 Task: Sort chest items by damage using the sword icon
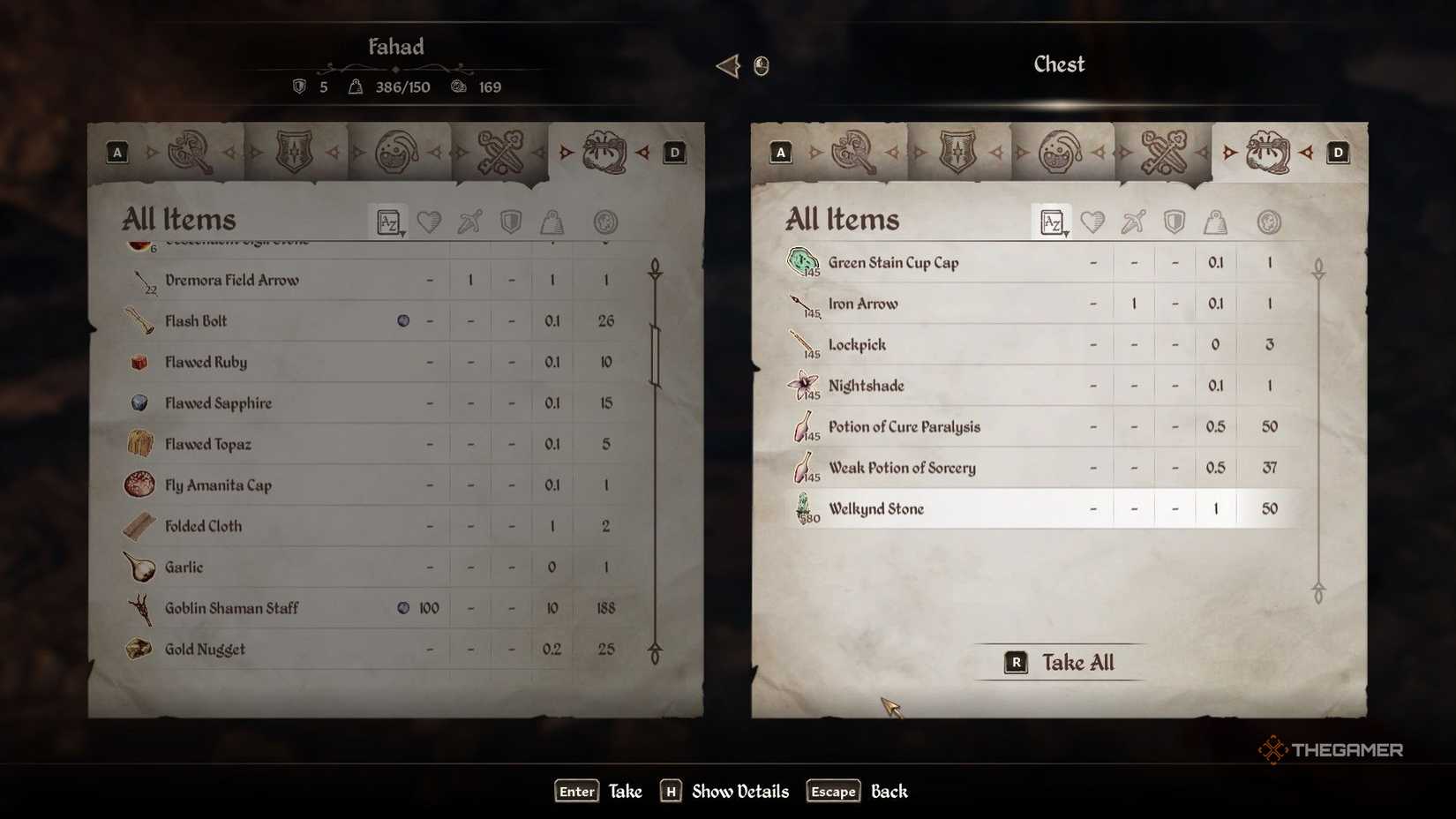click(1135, 222)
